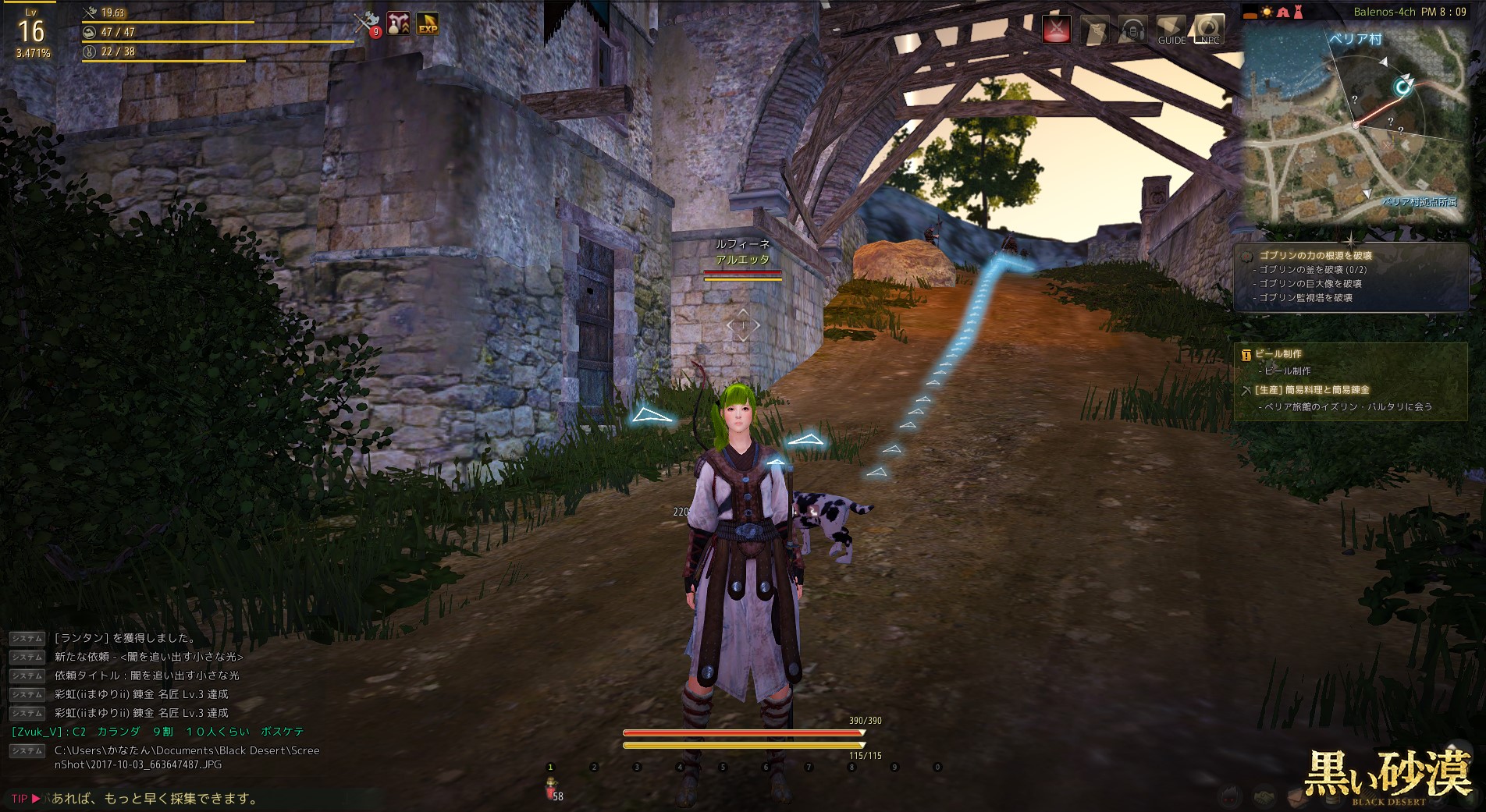
Task: Click the headset voice chat icon
Action: pyautogui.click(x=1132, y=30)
